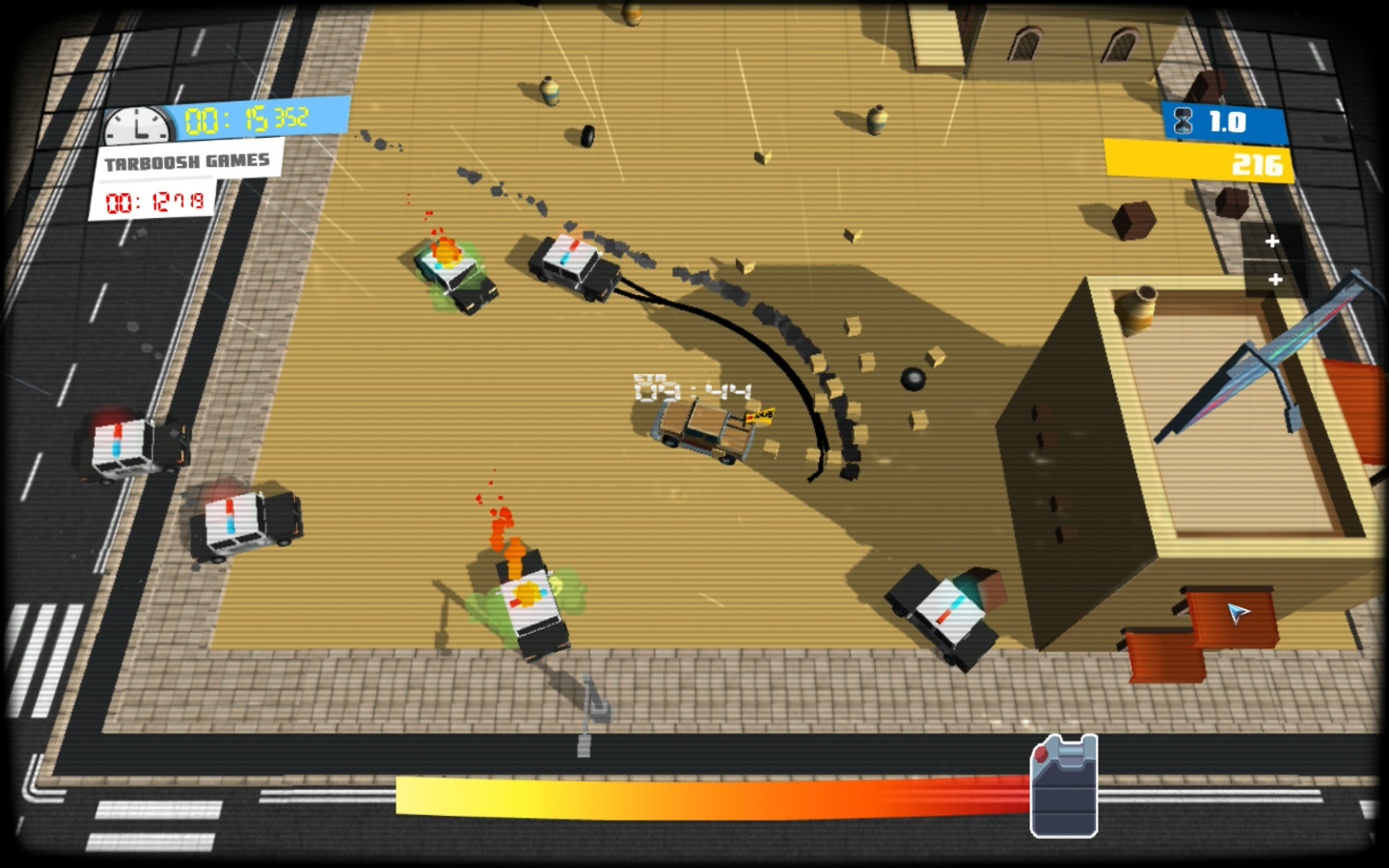
Task: Click the TARBOOSH GAMES label
Action: pos(186,161)
